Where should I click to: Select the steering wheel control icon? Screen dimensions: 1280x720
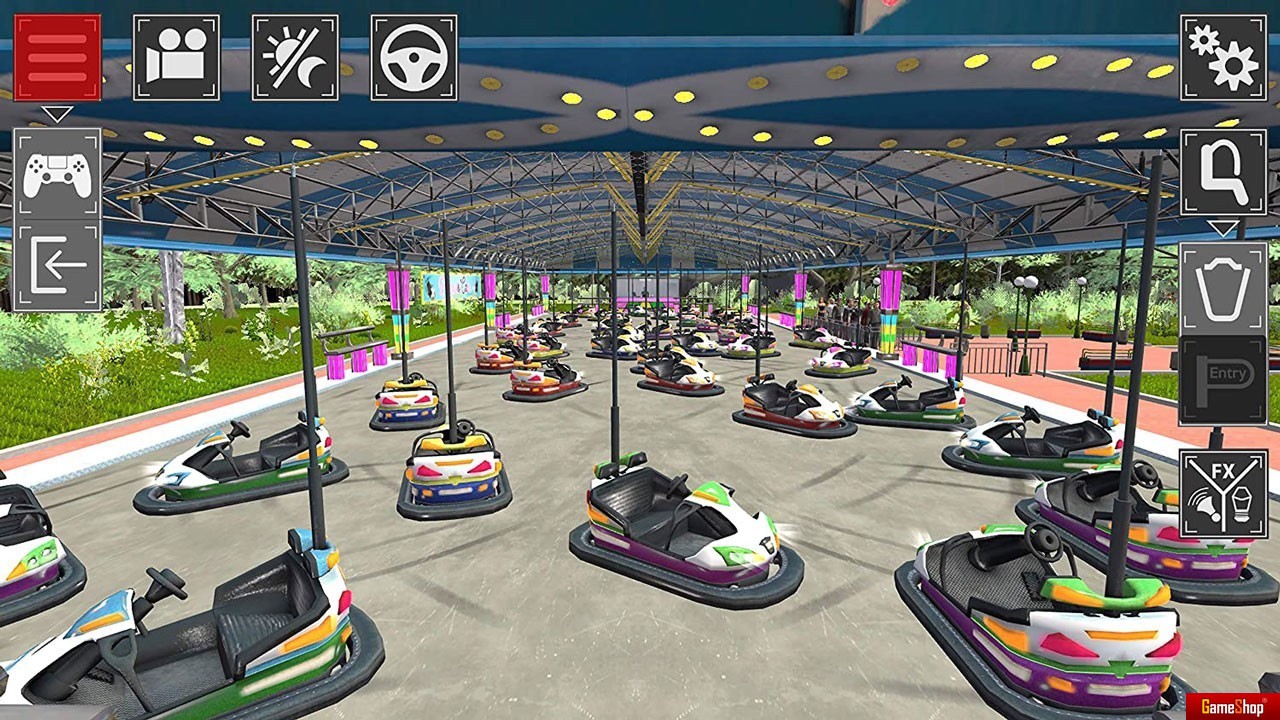click(x=414, y=57)
